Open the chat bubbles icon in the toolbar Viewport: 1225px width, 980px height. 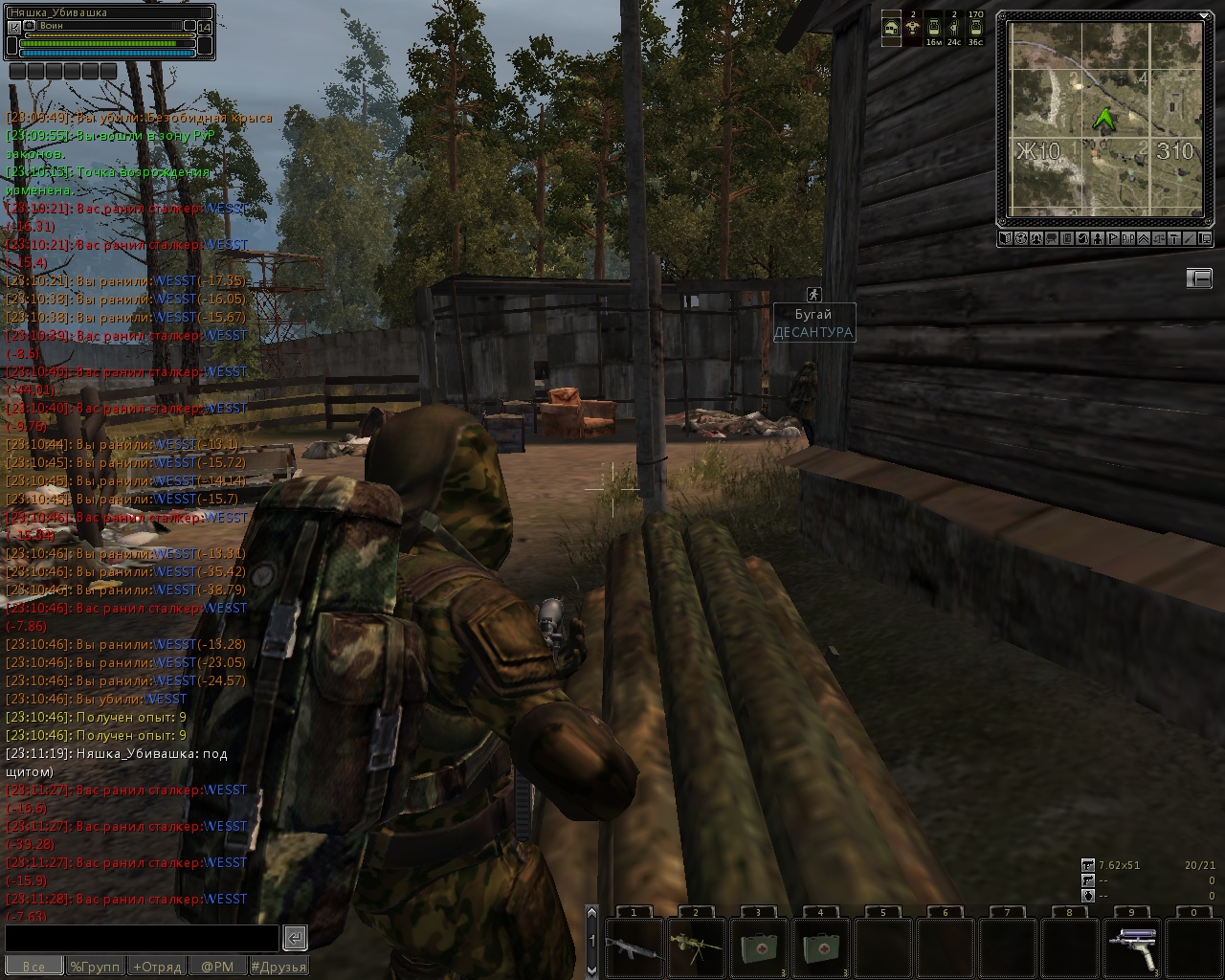pos(1052,238)
